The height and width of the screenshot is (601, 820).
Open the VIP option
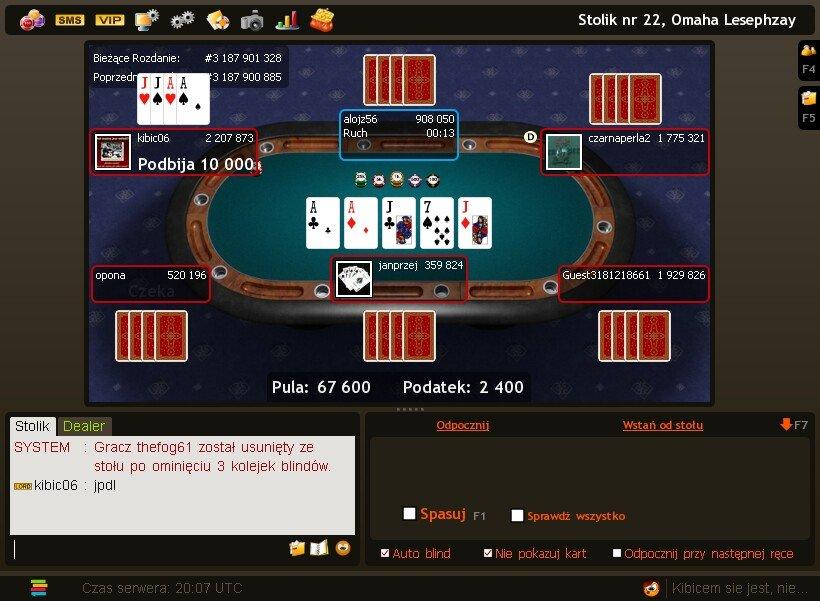(109, 20)
